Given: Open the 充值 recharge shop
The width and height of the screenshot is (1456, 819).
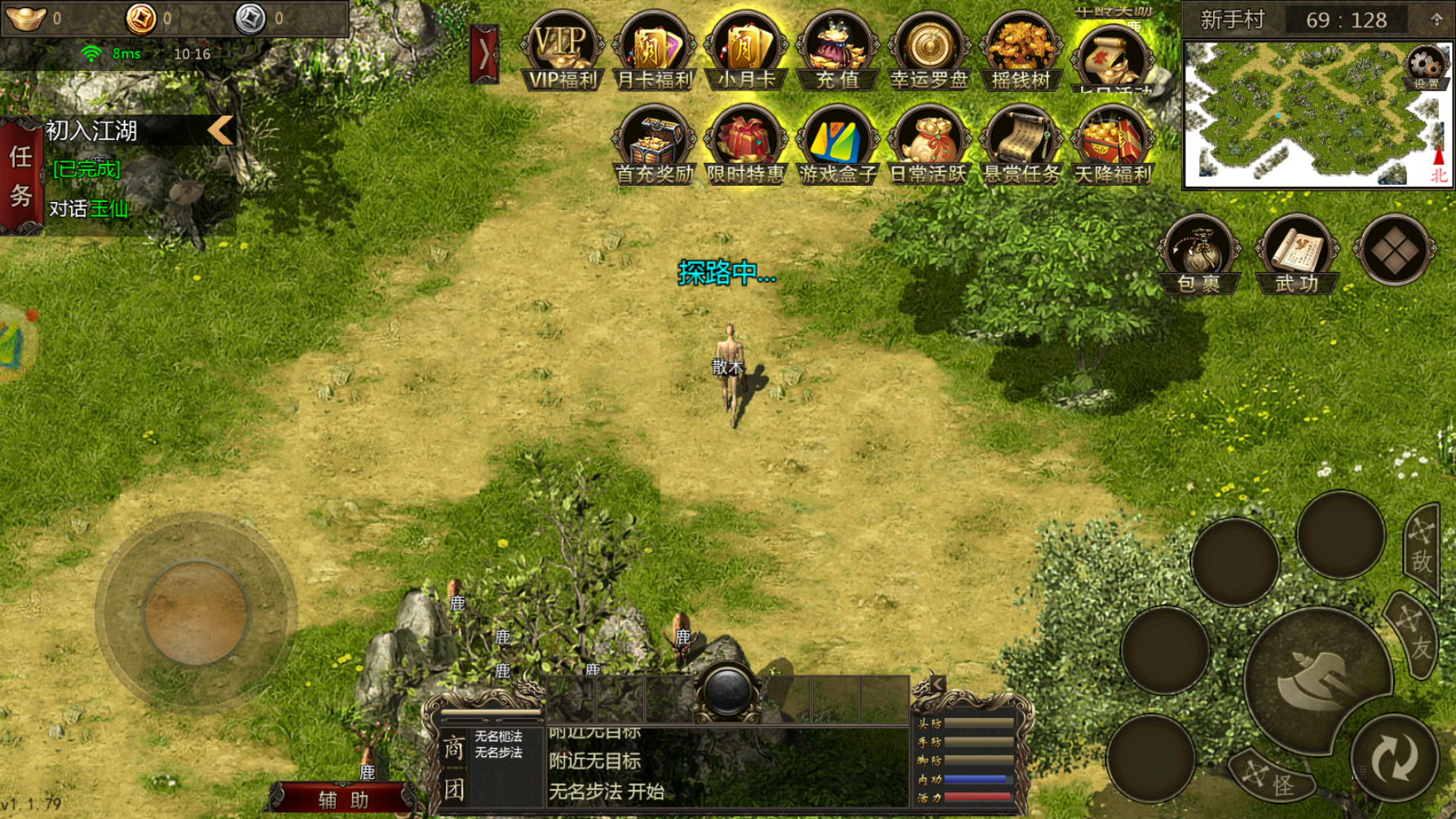Looking at the screenshot, I should [836, 51].
